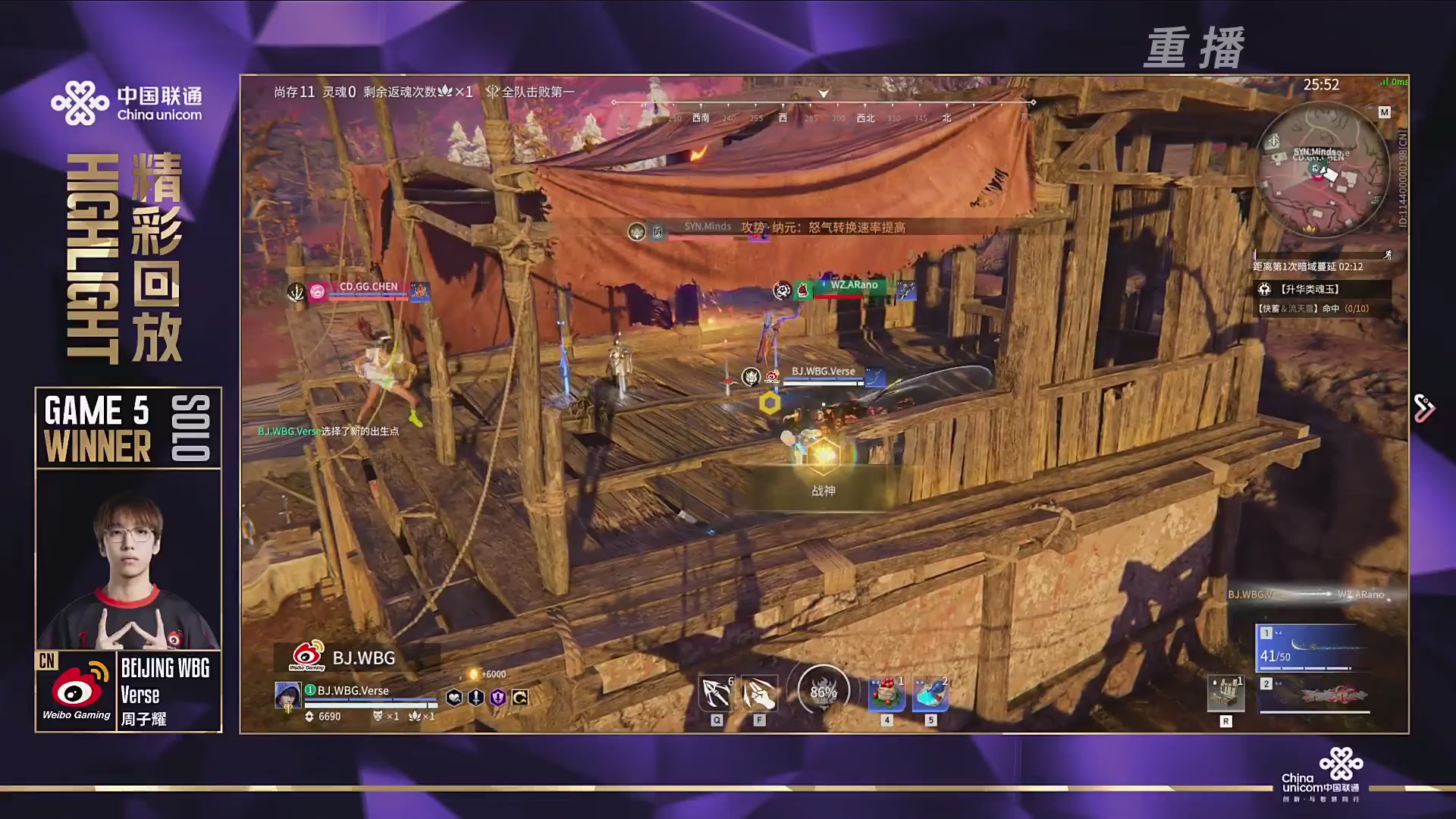Image resolution: width=1456 pixels, height=819 pixels.
Task: Click the WZ.ARano player nameplate
Action: [x=853, y=286]
